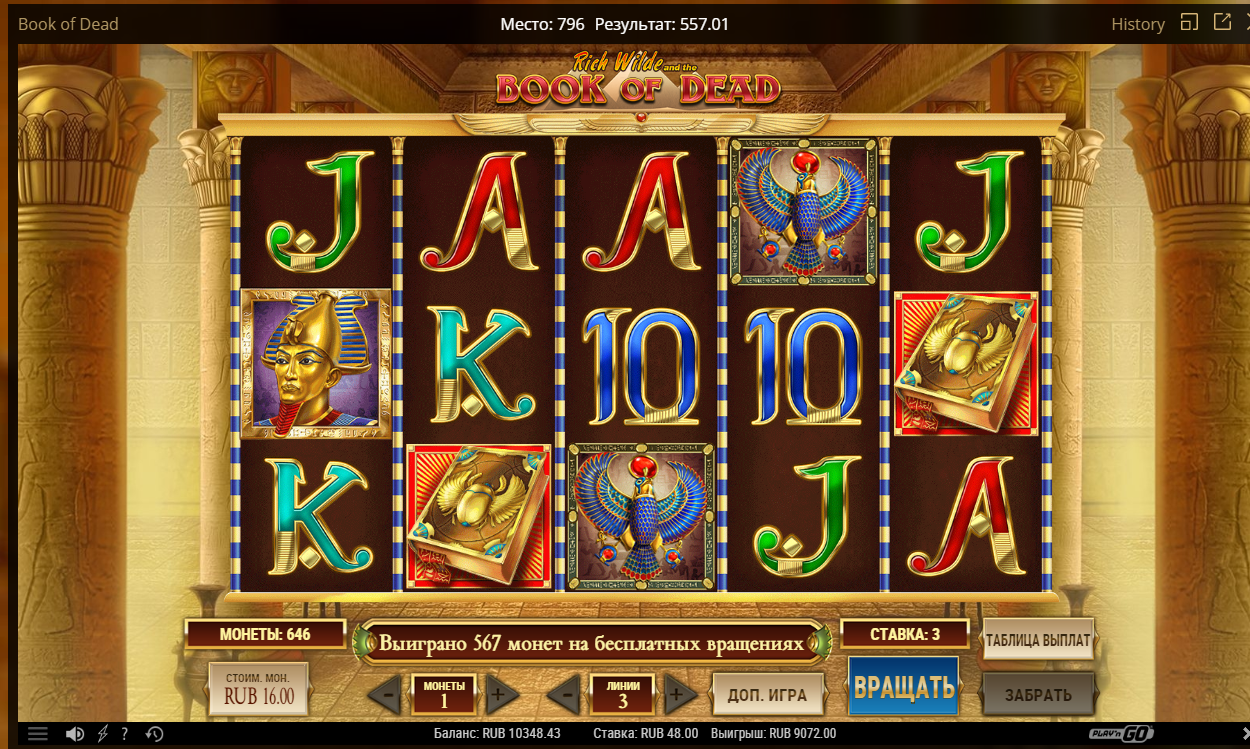Shrink the game window with the resize icon
The width and height of the screenshot is (1250, 749).
tap(1189, 22)
